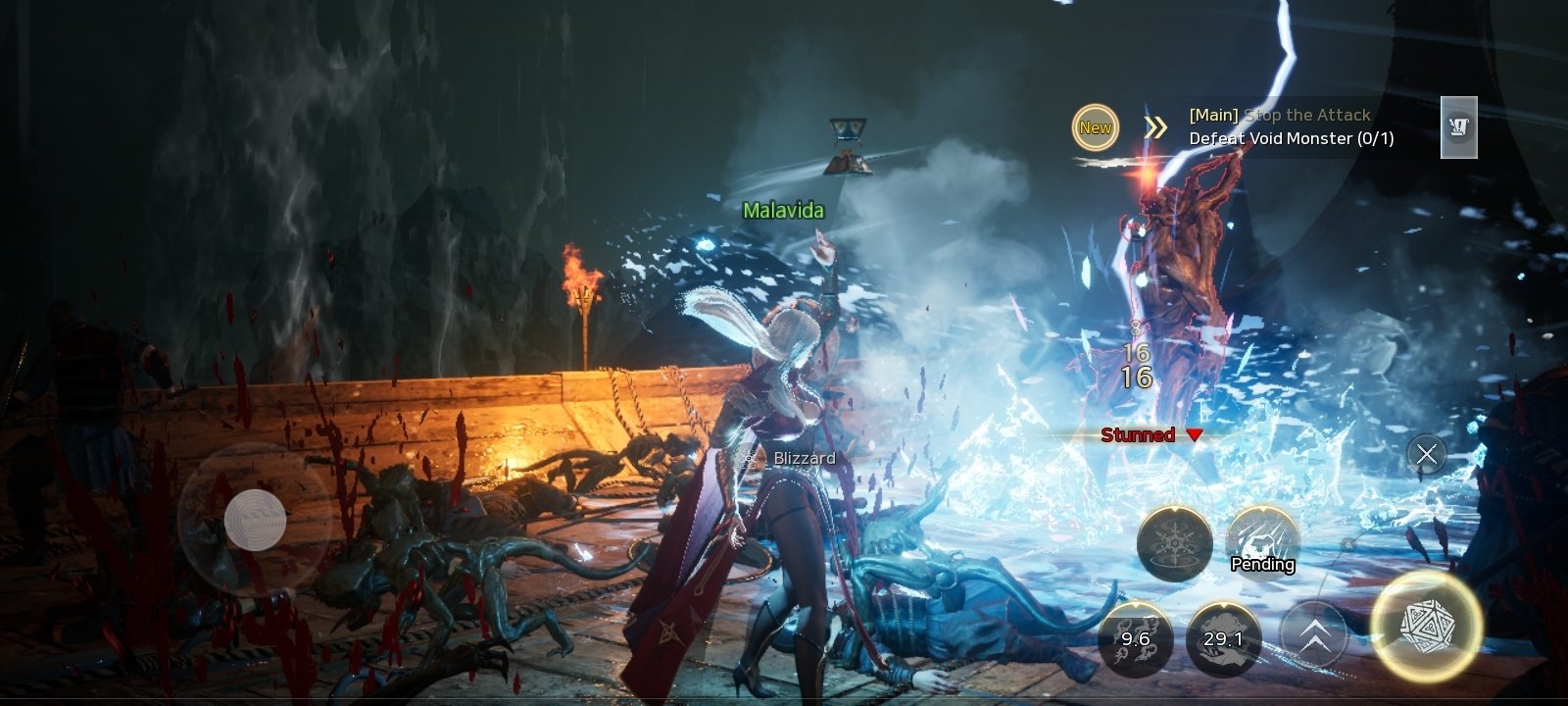Open the quest scroll icon beside tracker
This screenshot has width=1568, height=706.
[x=1458, y=127]
